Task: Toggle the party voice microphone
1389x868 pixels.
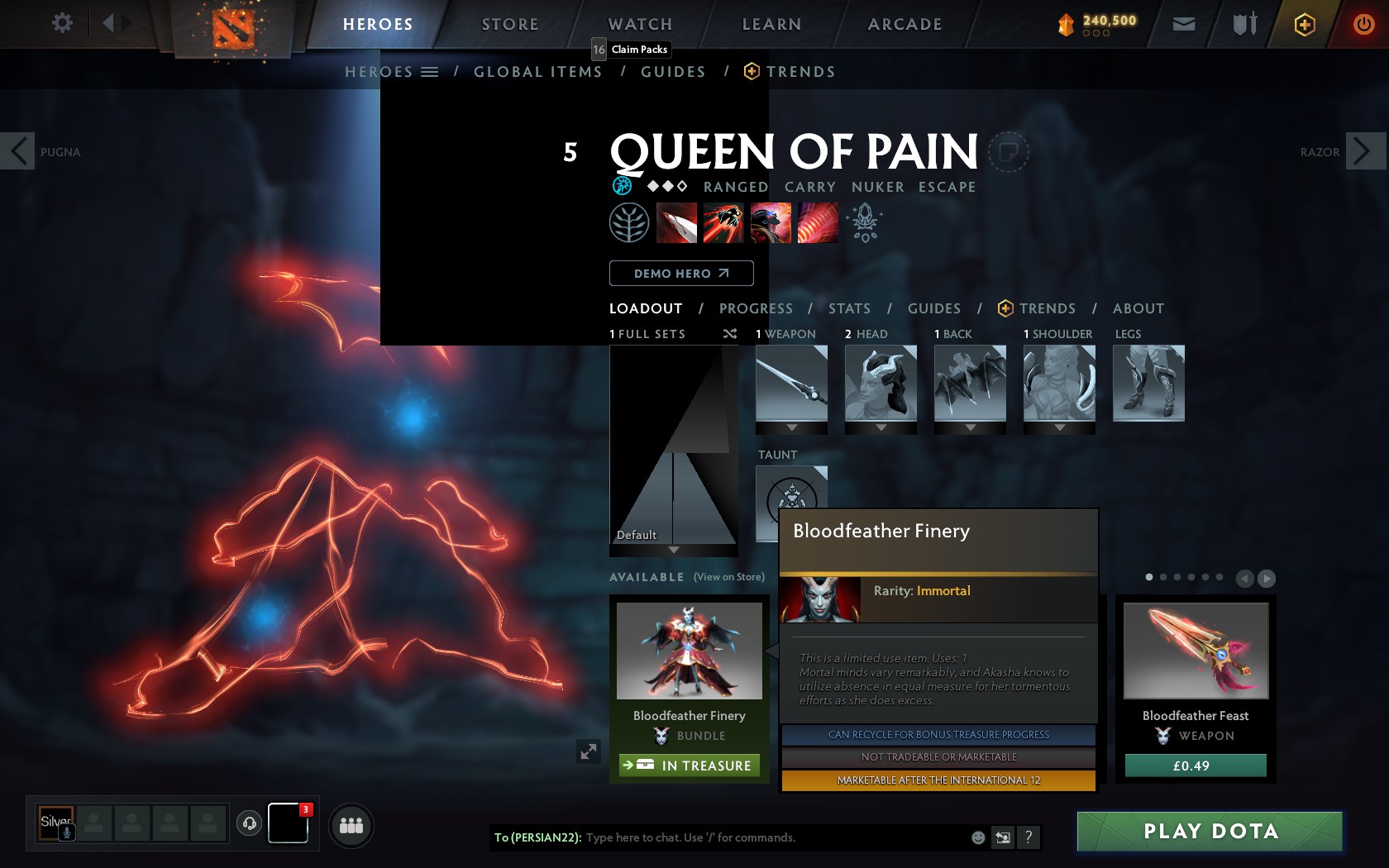Action: [x=66, y=833]
